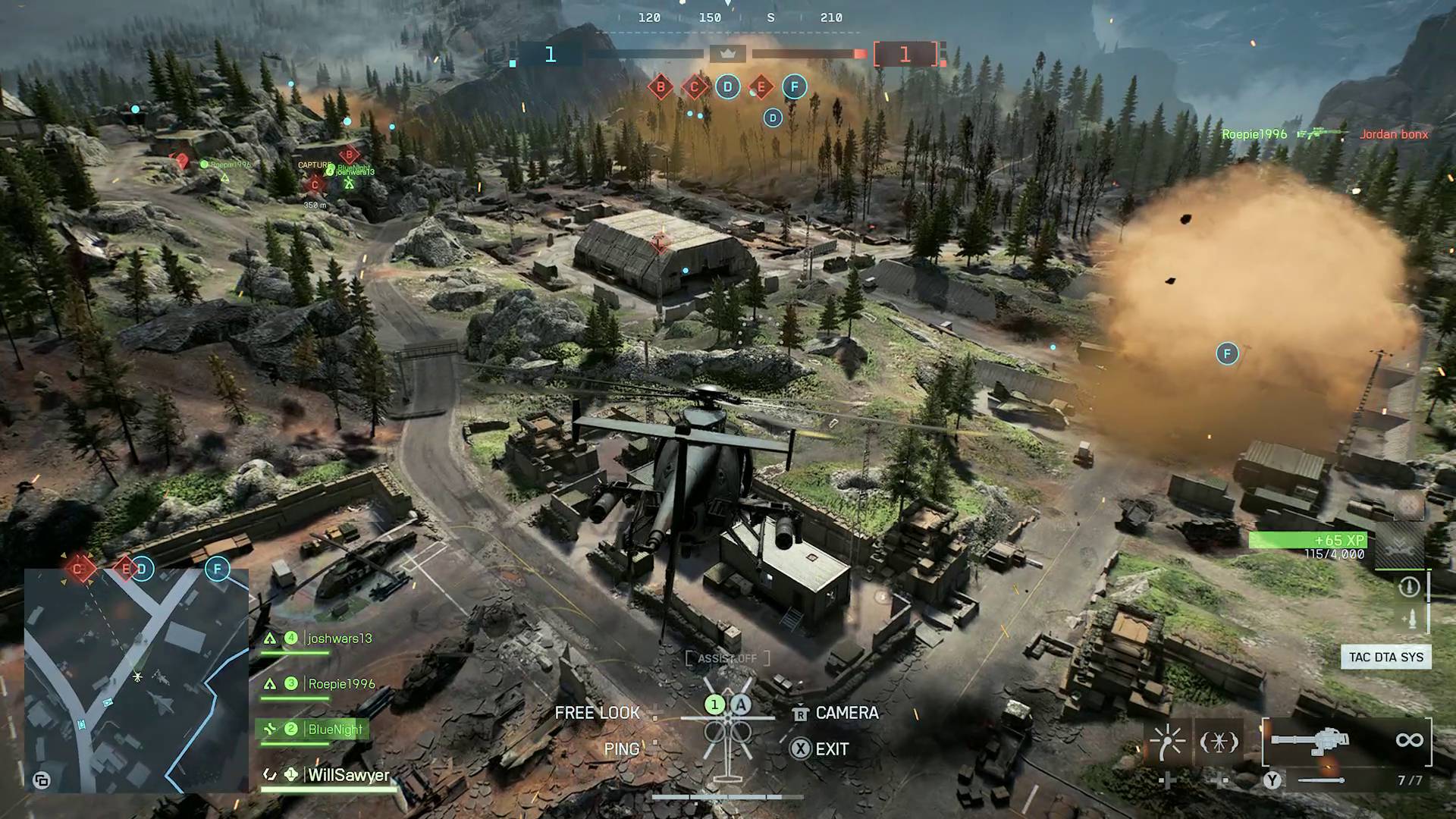Expand squad leader WillSawyer's entry
Screen dimensions: 1456x819
pyautogui.click(x=347, y=776)
